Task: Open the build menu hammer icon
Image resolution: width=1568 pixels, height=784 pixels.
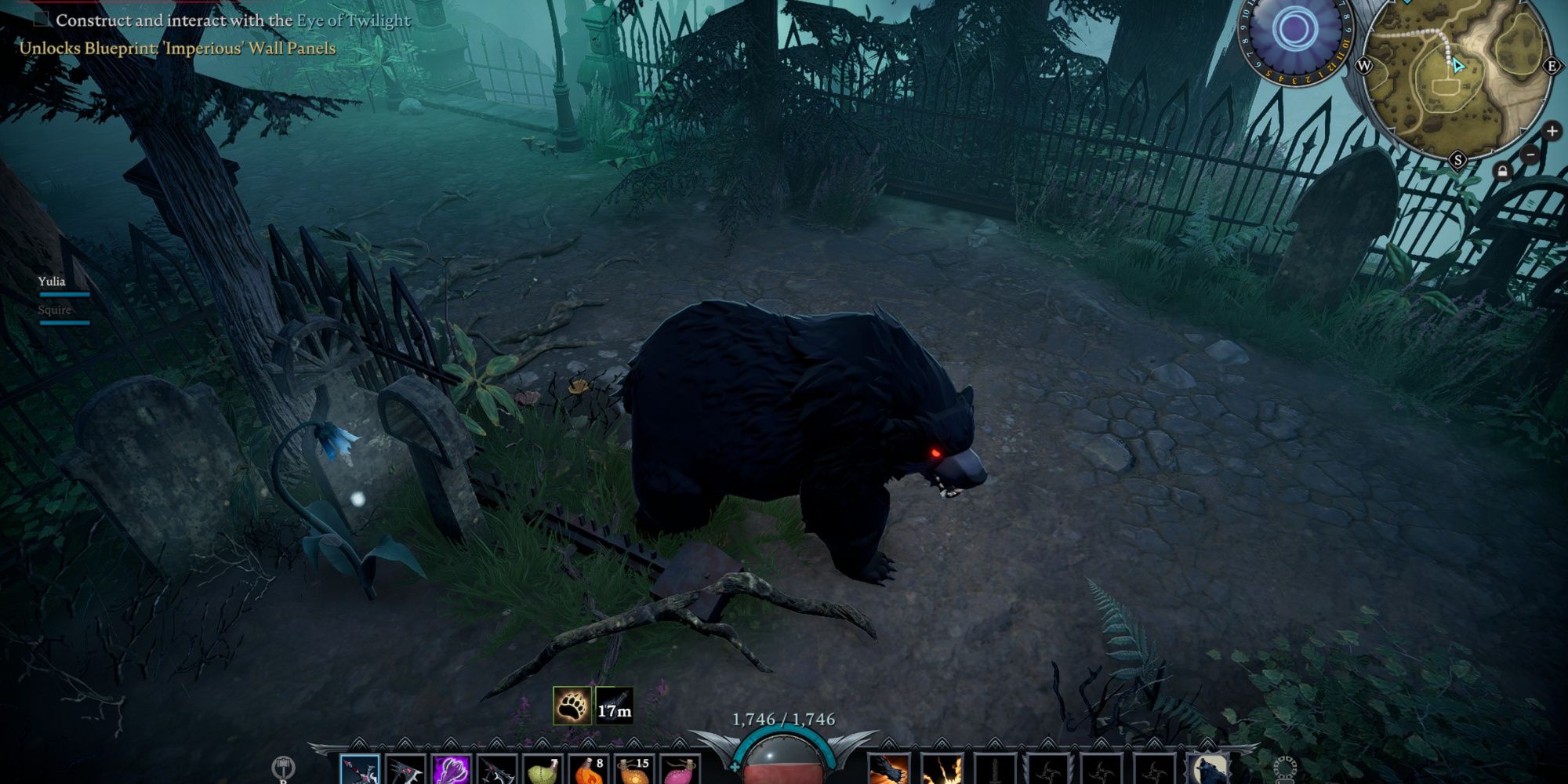Action: [283, 768]
